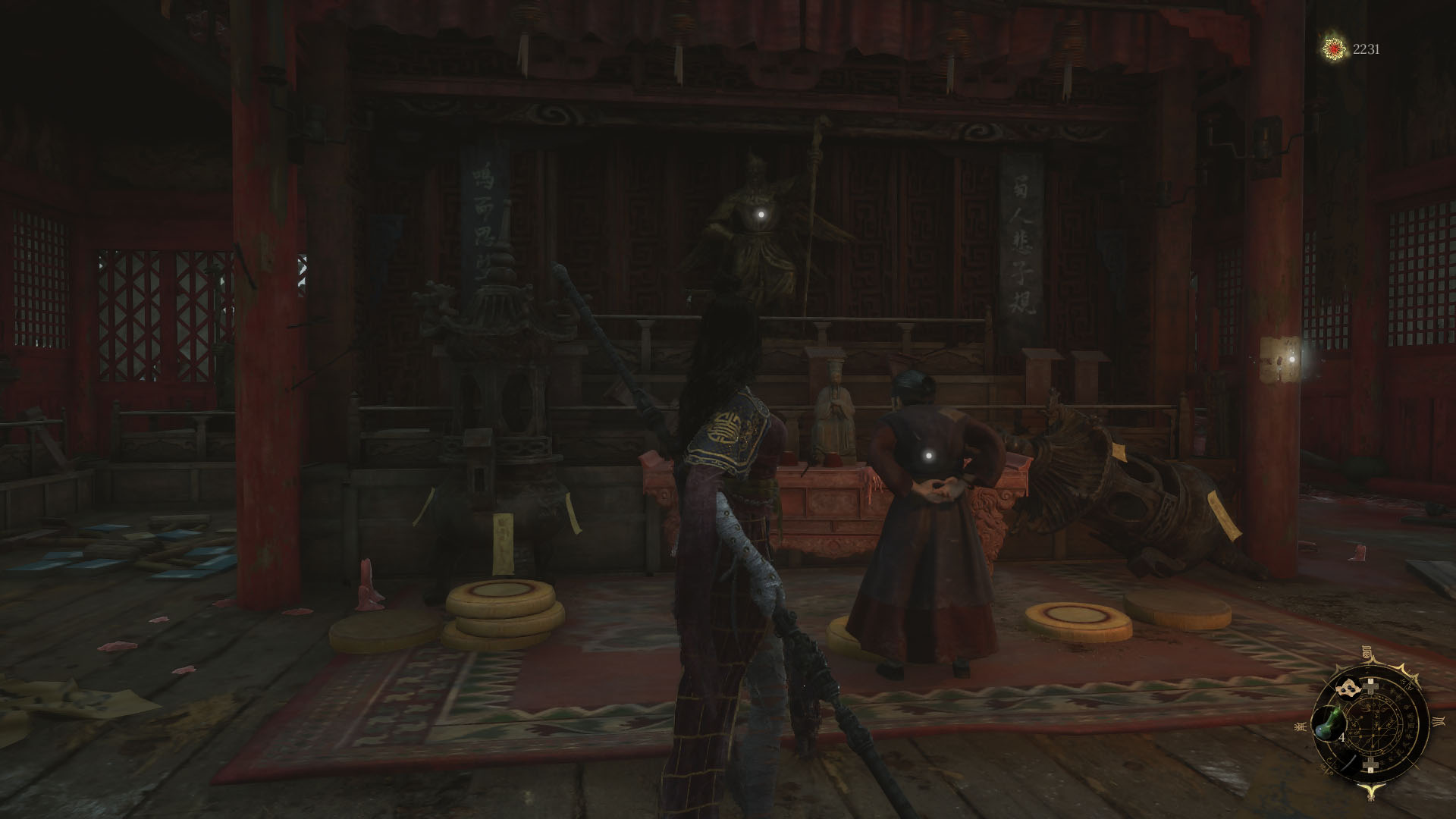Select the green gourd healing flask icon

1329,722
